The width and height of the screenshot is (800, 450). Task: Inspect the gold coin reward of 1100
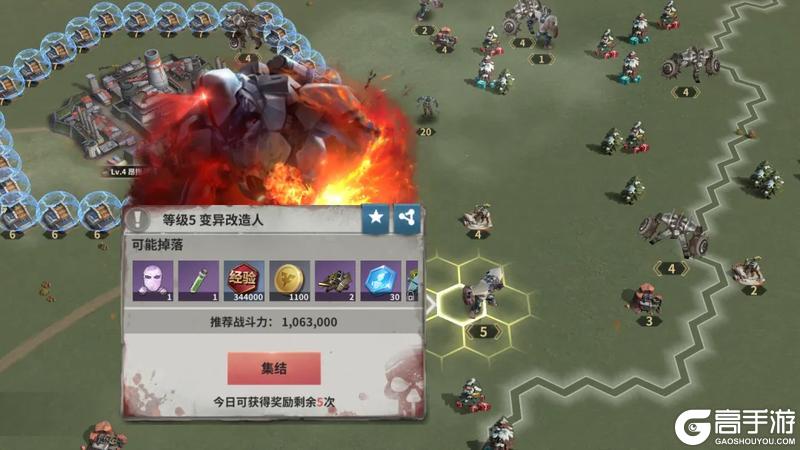(290, 280)
